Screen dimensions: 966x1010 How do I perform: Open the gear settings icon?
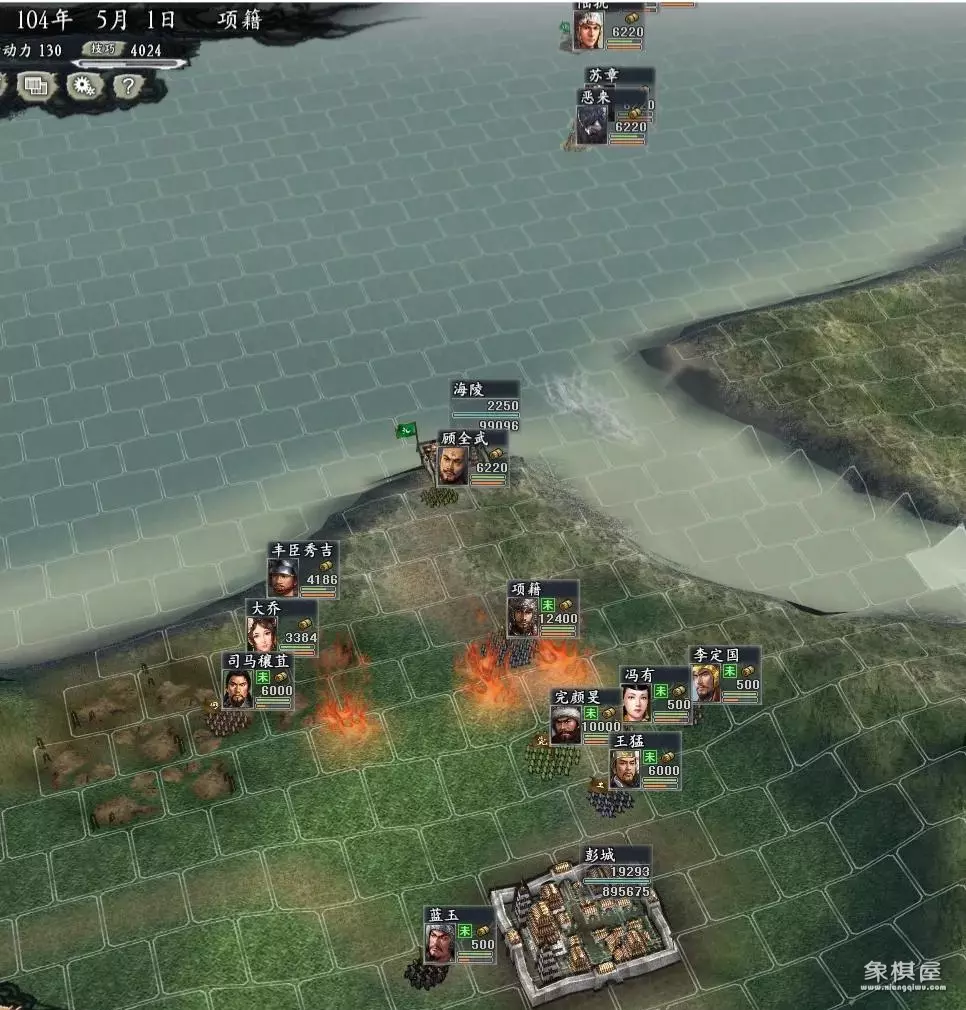pos(84,86)
